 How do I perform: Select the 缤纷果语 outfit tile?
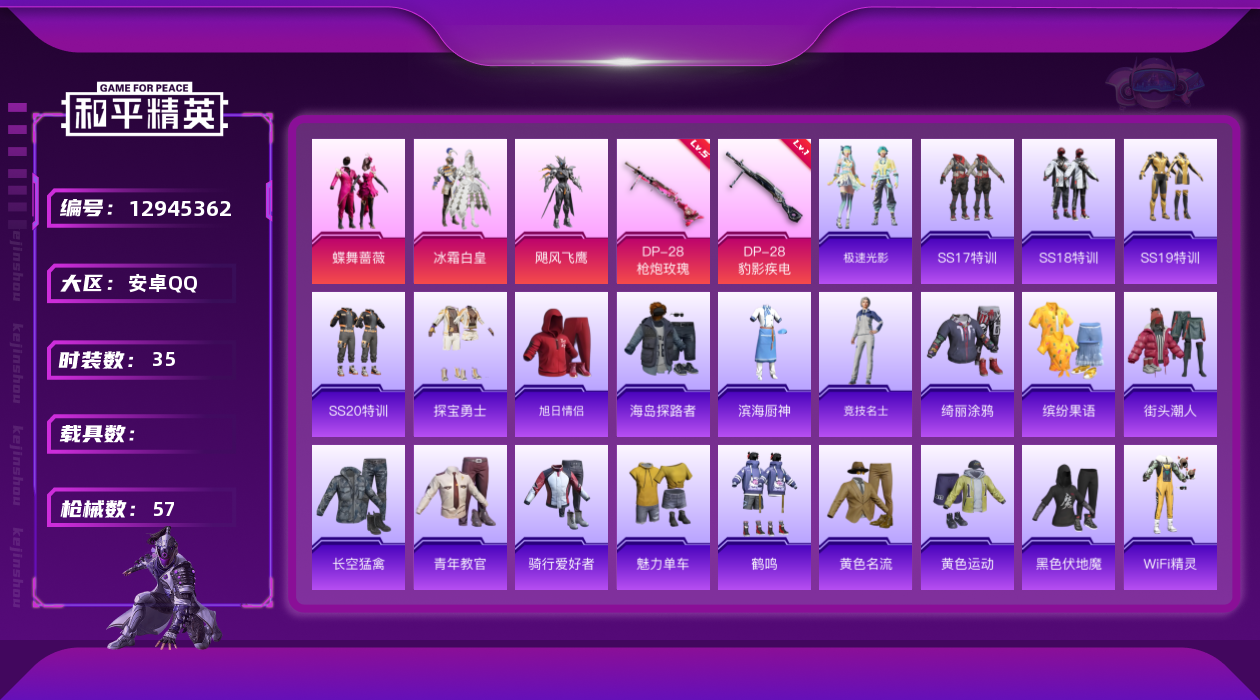click(x=1068, y=364)
